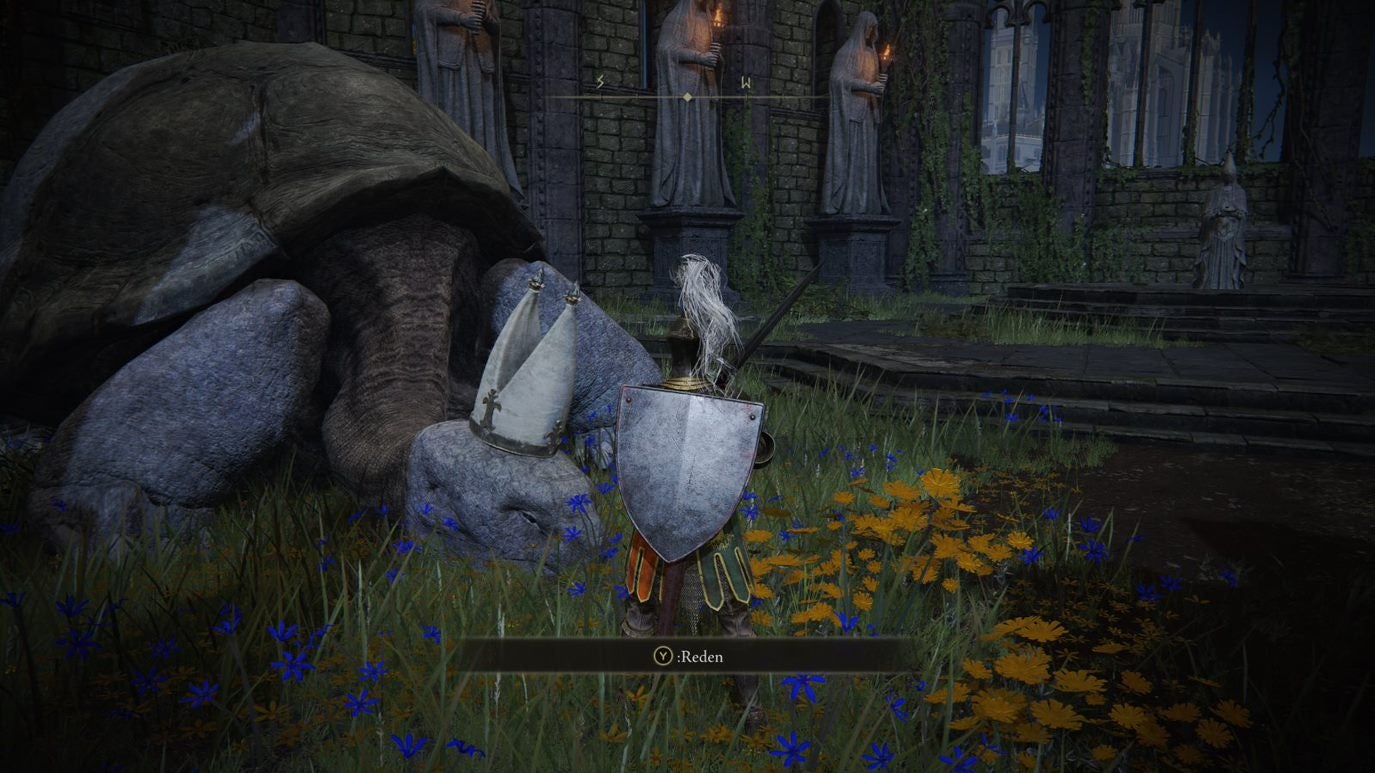Click the diamond marker on the compass
1375x773 pixels.
coord(687,95)
